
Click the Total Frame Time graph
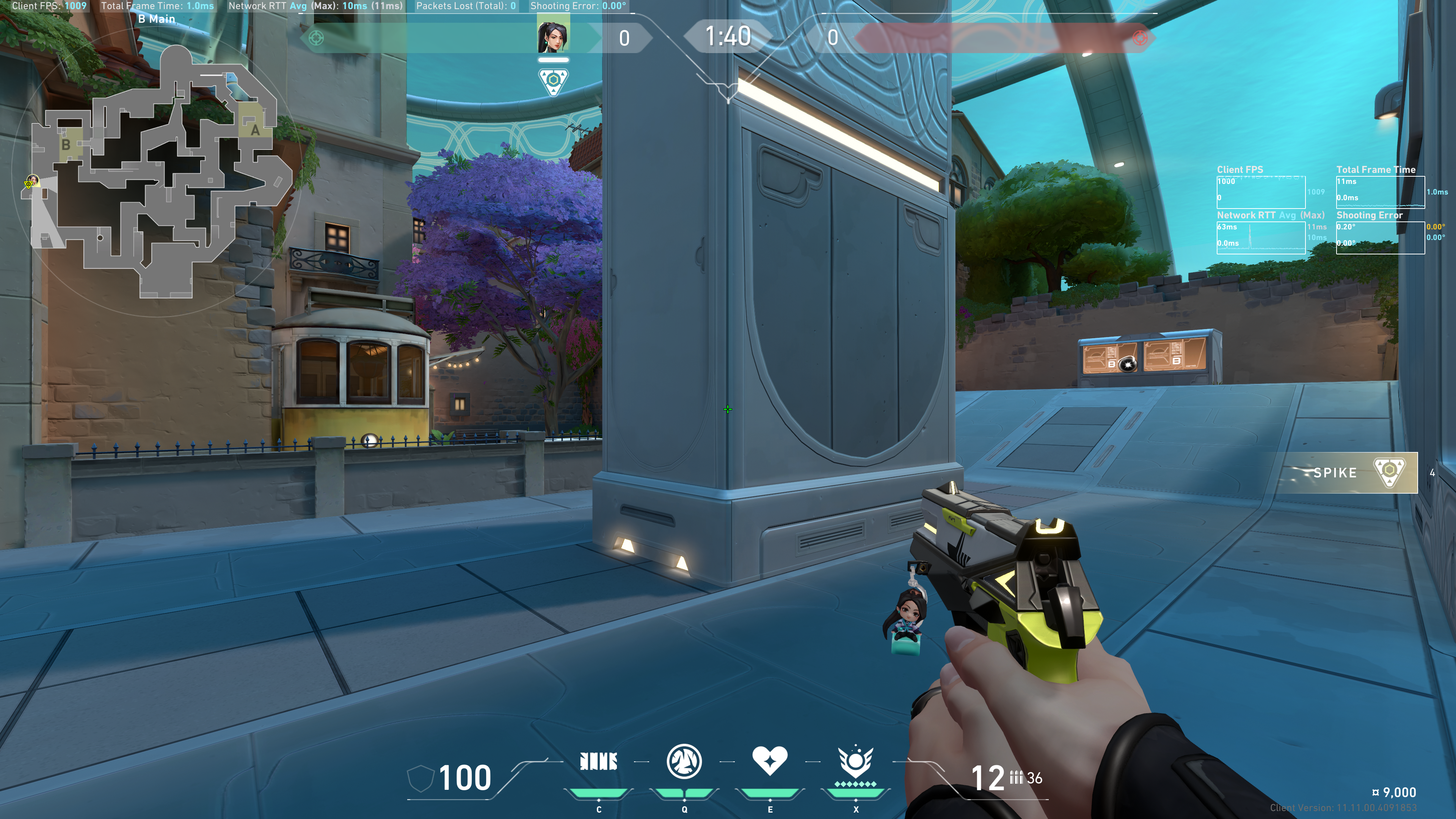click(x=1380, y=192)
